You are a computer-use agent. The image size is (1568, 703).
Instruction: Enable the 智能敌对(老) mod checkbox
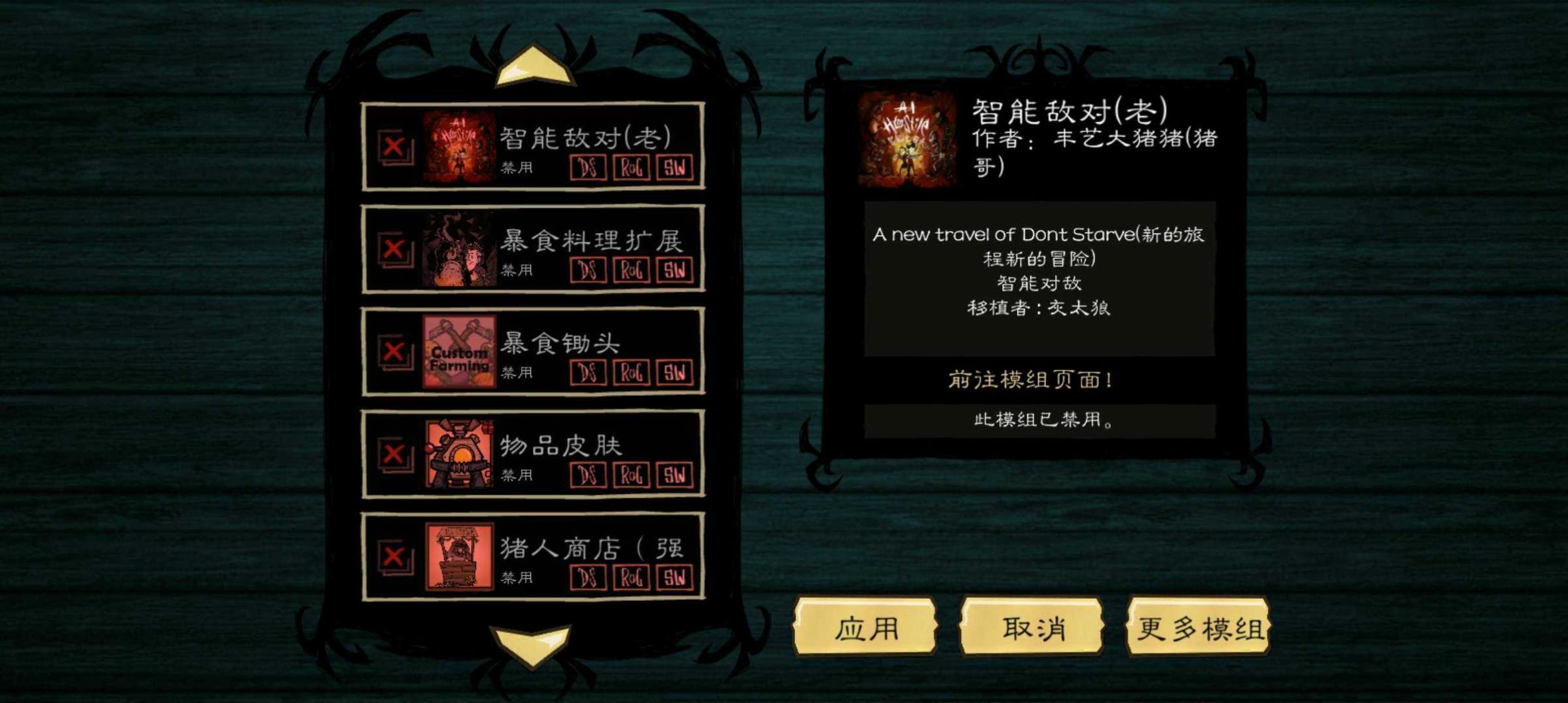point(394,147)
